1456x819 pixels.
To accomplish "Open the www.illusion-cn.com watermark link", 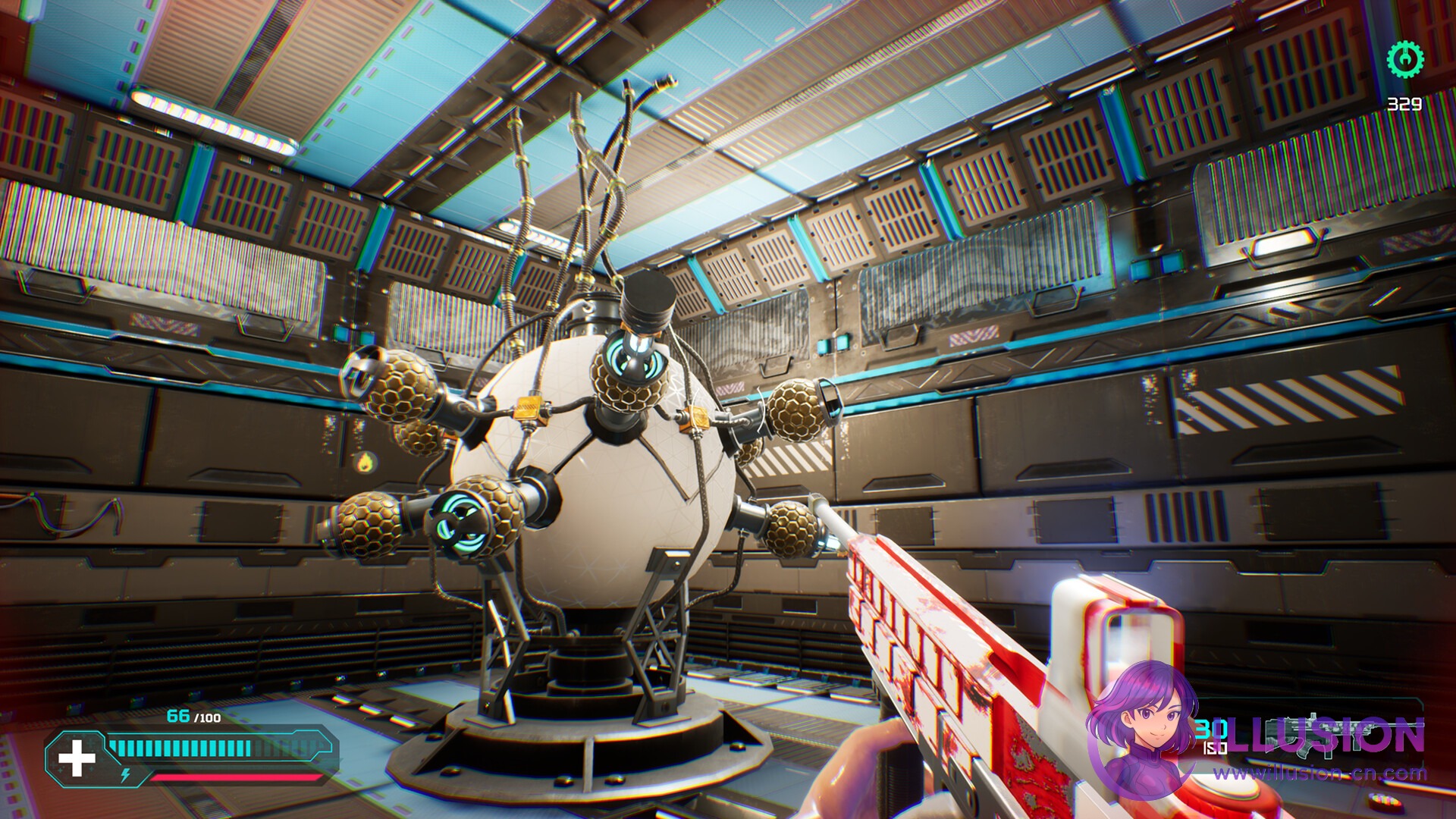I will (x=1319, y=774).
